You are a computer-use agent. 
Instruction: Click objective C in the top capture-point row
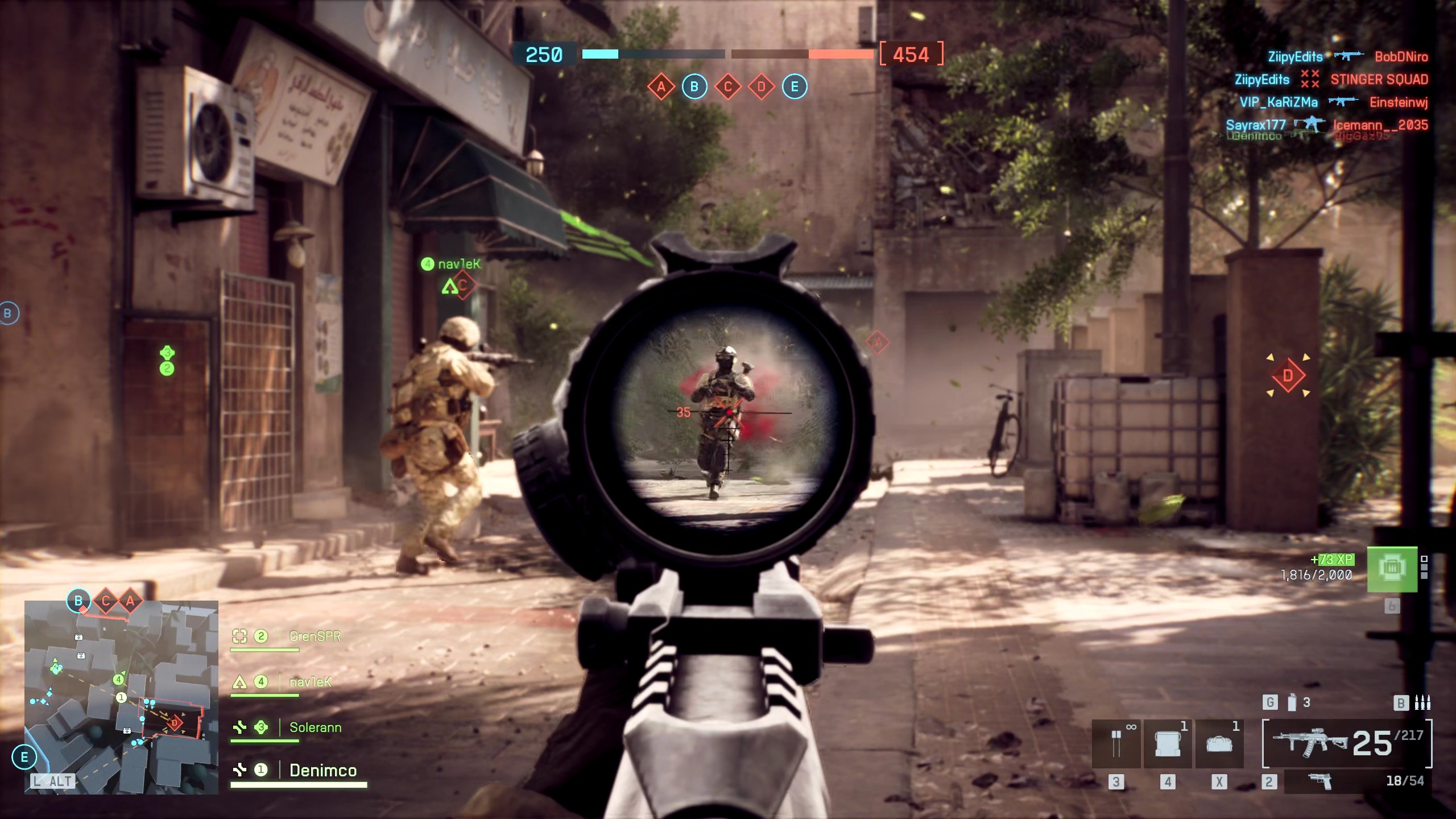(728, 87)
